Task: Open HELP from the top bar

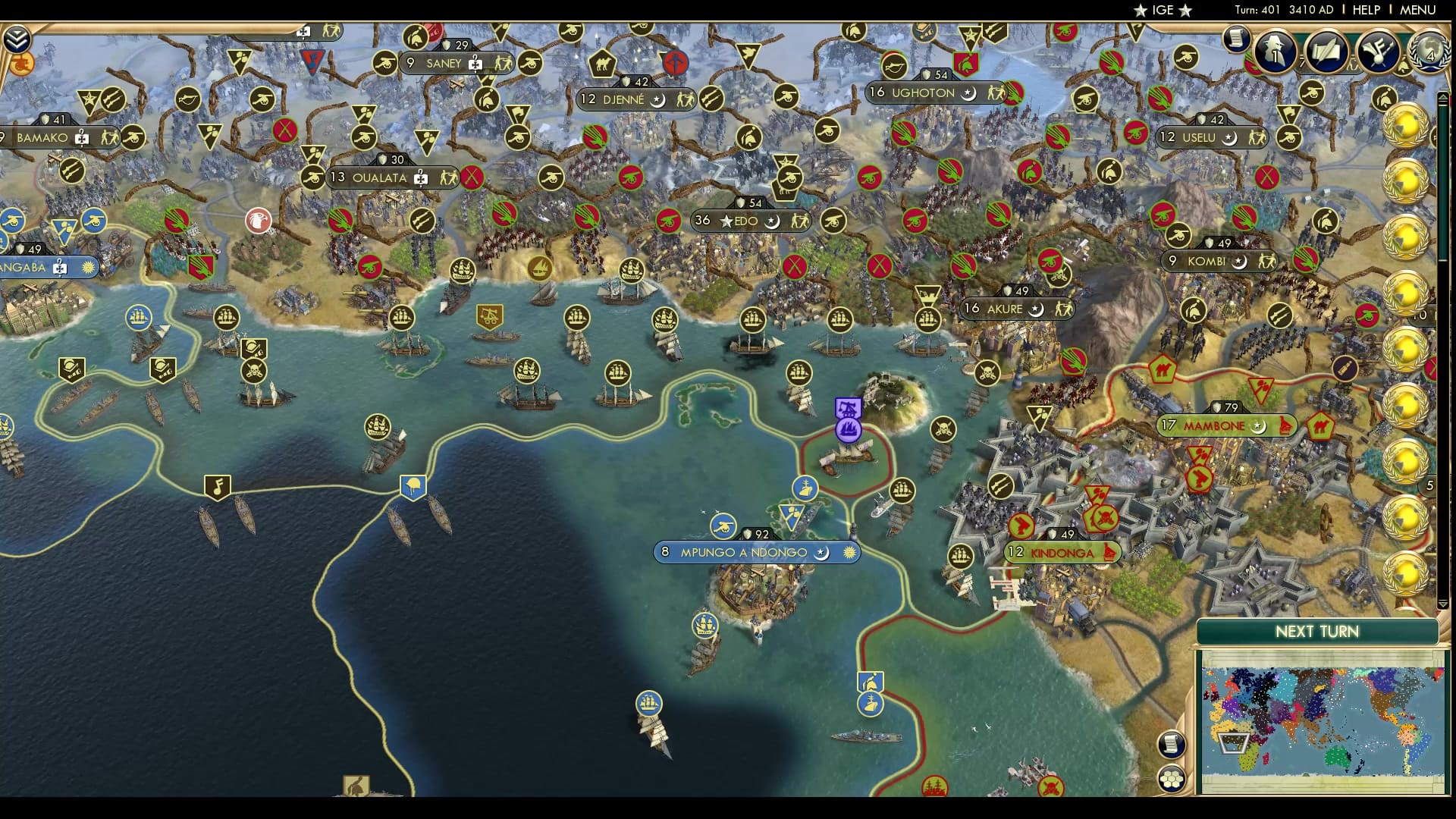Action: [x=1365, y=11]
